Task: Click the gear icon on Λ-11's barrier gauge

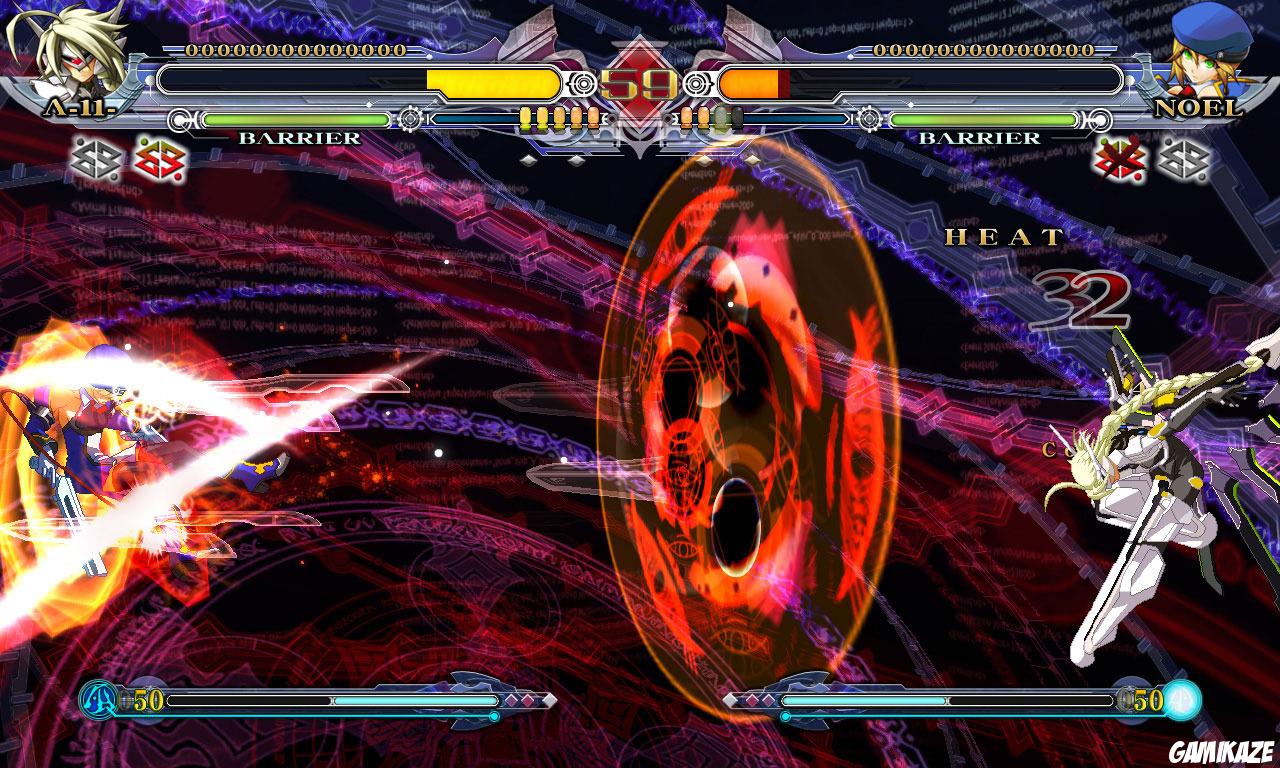Action: click(409, 117)
